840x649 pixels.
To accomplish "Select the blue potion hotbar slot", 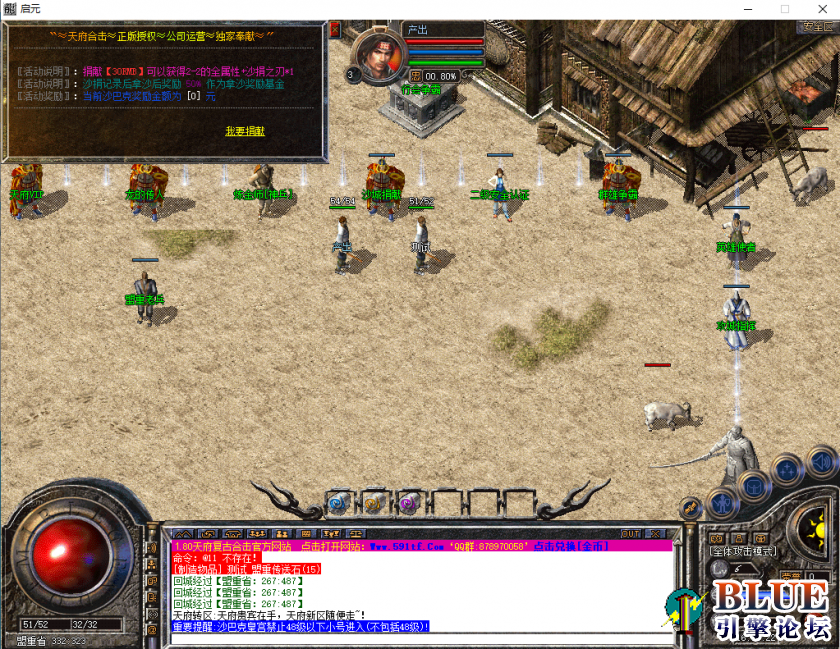I will (338, 502).
